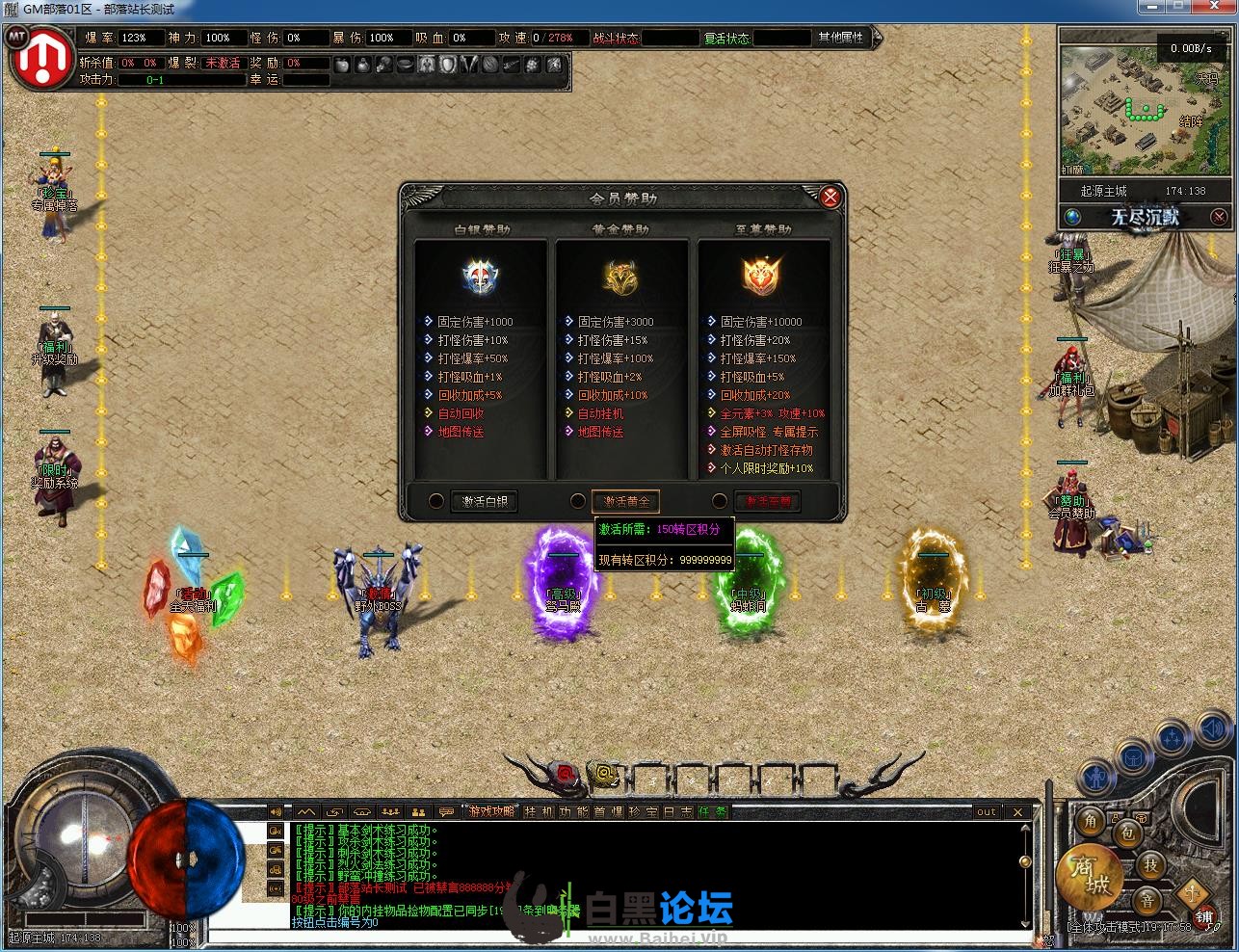Open the red 铺 stall button

coord(1202,916)
